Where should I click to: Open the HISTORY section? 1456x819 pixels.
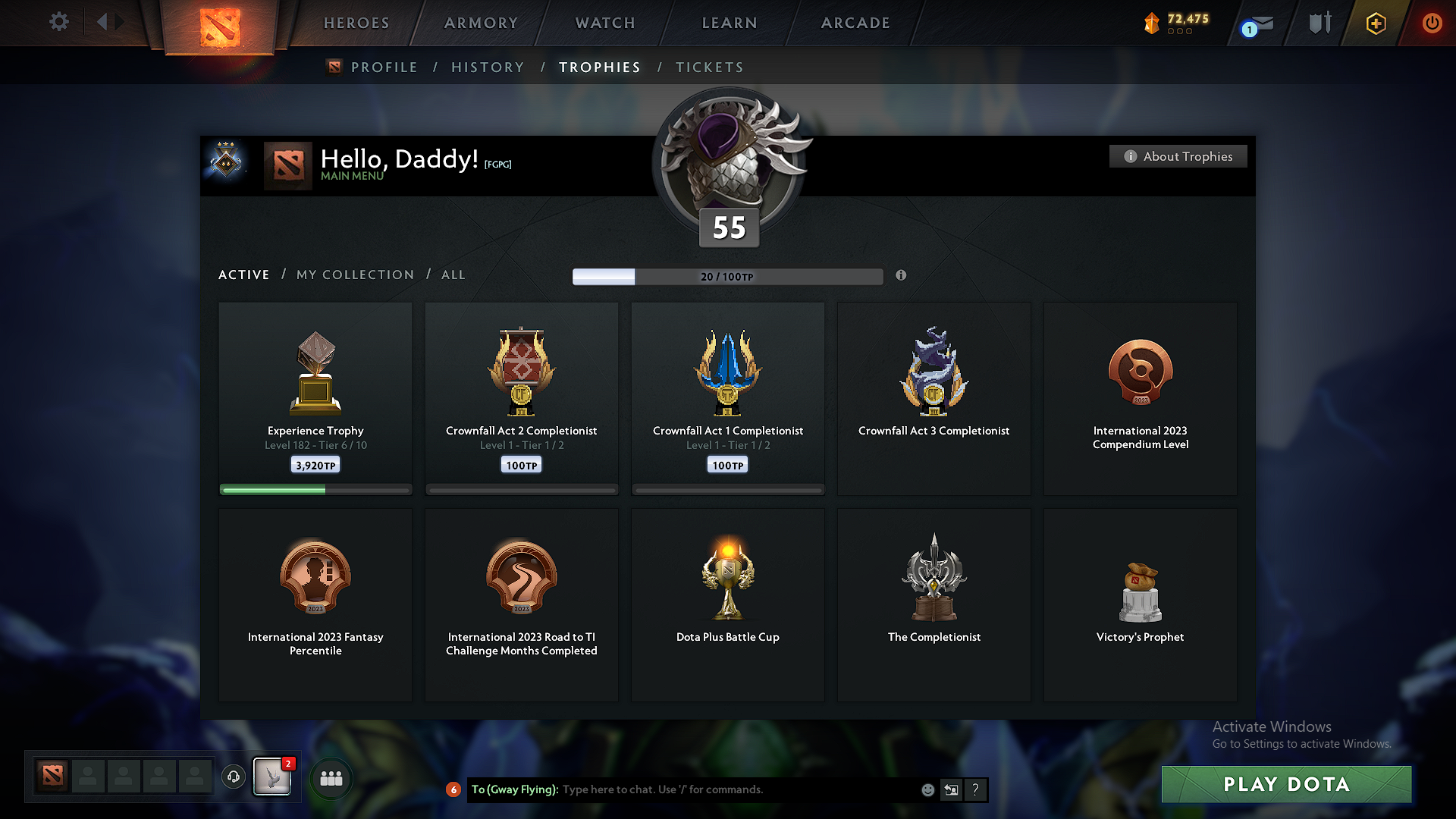(488, 67)
